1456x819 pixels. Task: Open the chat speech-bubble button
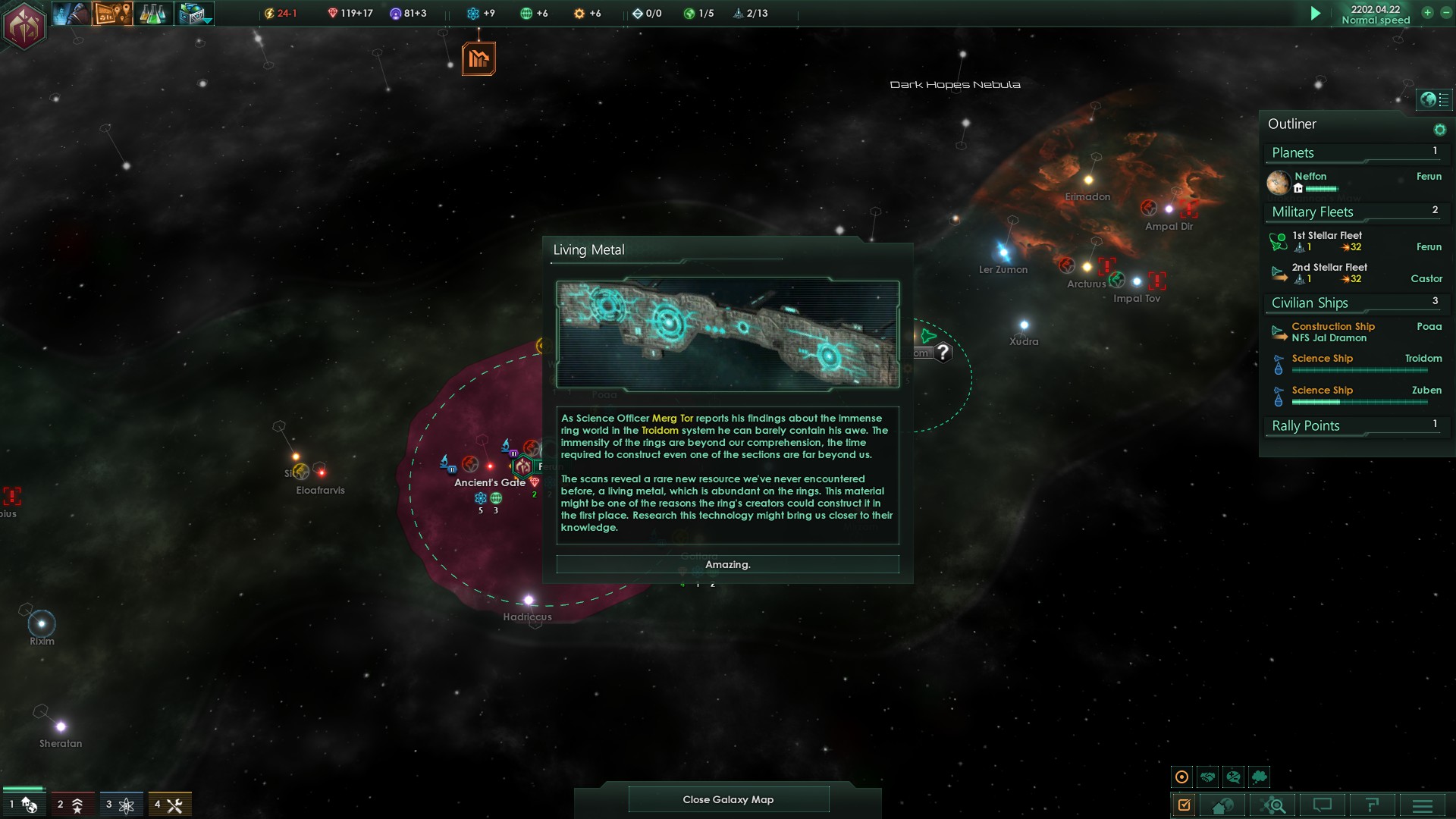(1322, 805)
